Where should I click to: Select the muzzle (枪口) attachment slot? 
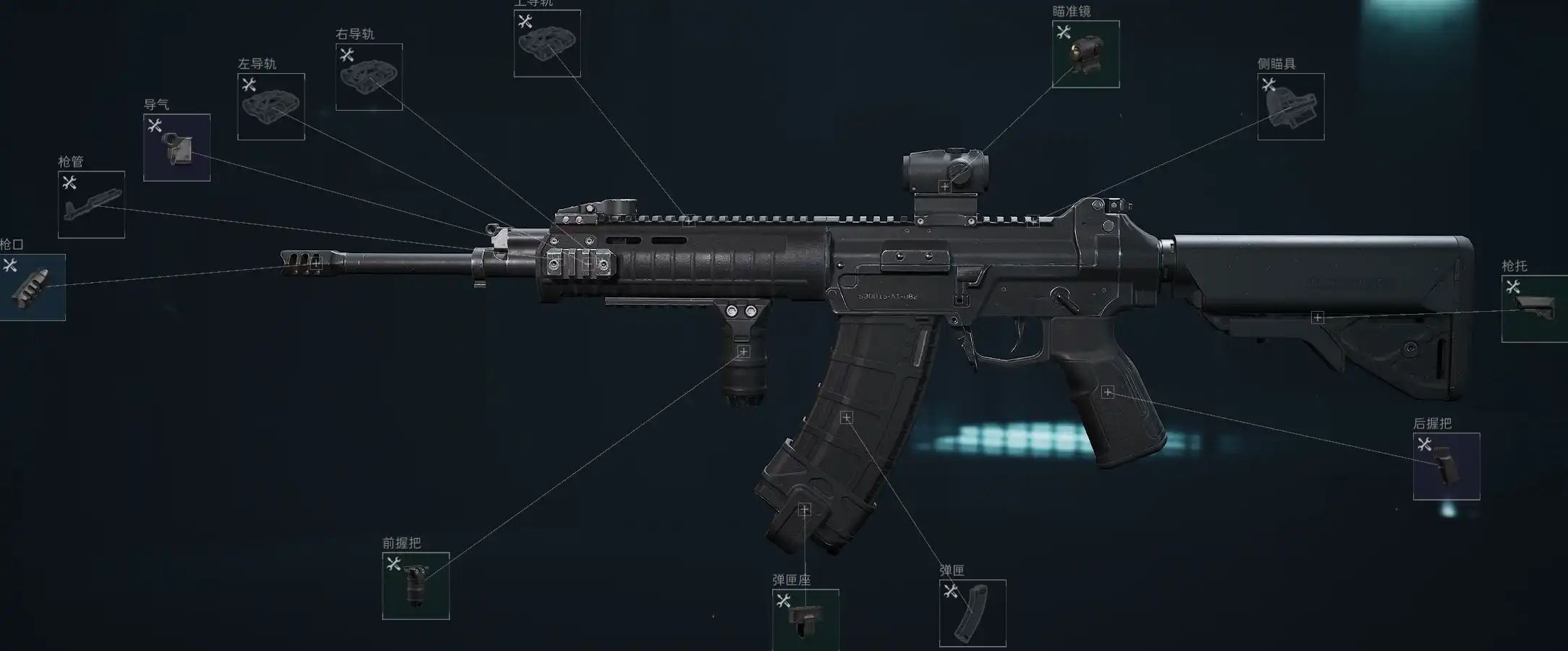tap(32, 287)
